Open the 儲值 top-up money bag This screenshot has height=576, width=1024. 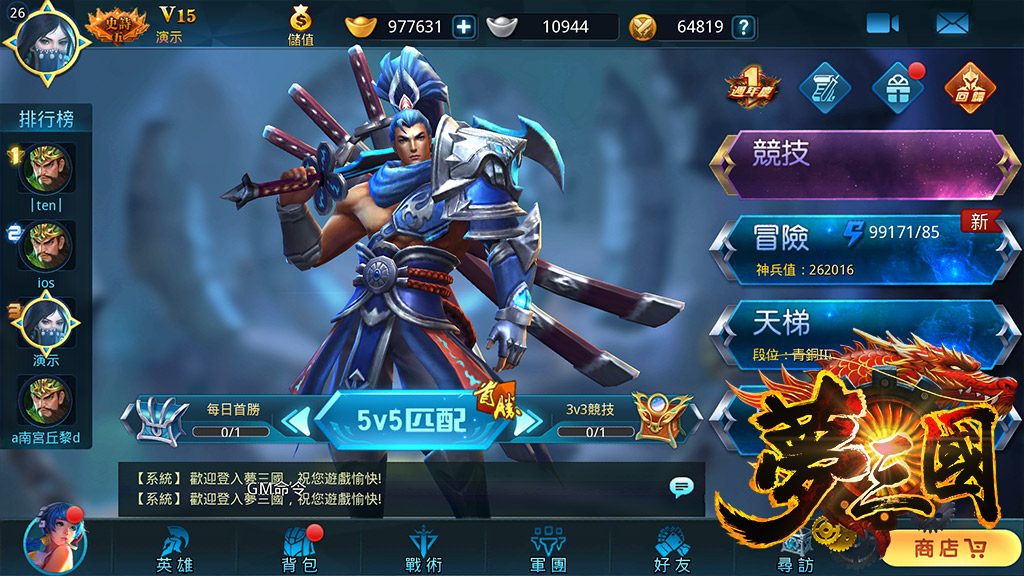click(301, 26)
